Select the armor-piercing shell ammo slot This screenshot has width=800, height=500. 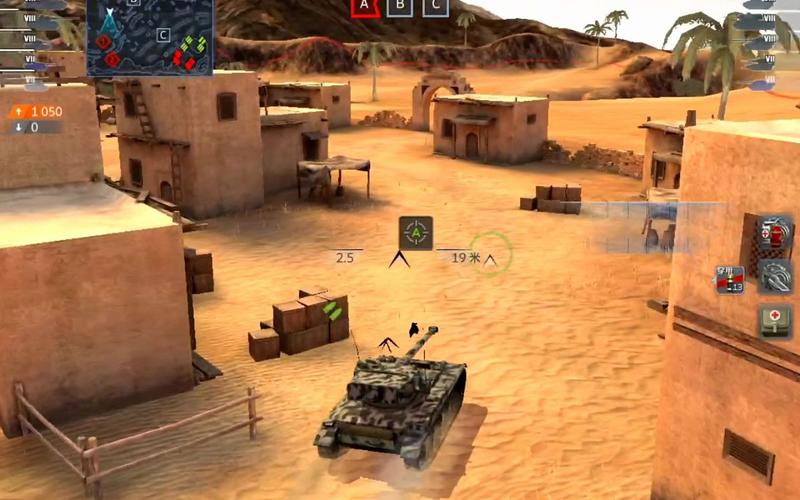(729, 280)
